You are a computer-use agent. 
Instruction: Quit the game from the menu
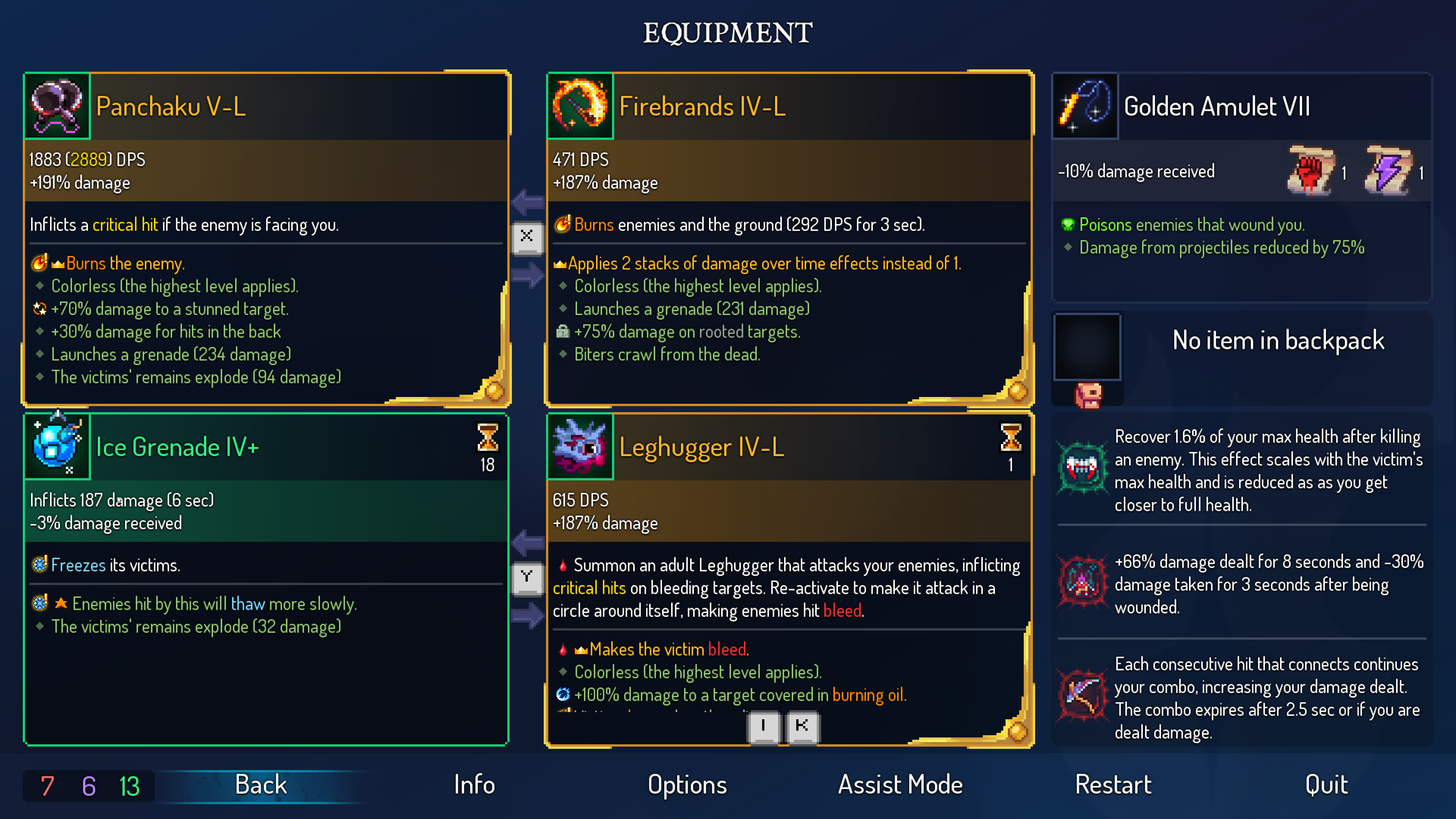click(1326, 785)
